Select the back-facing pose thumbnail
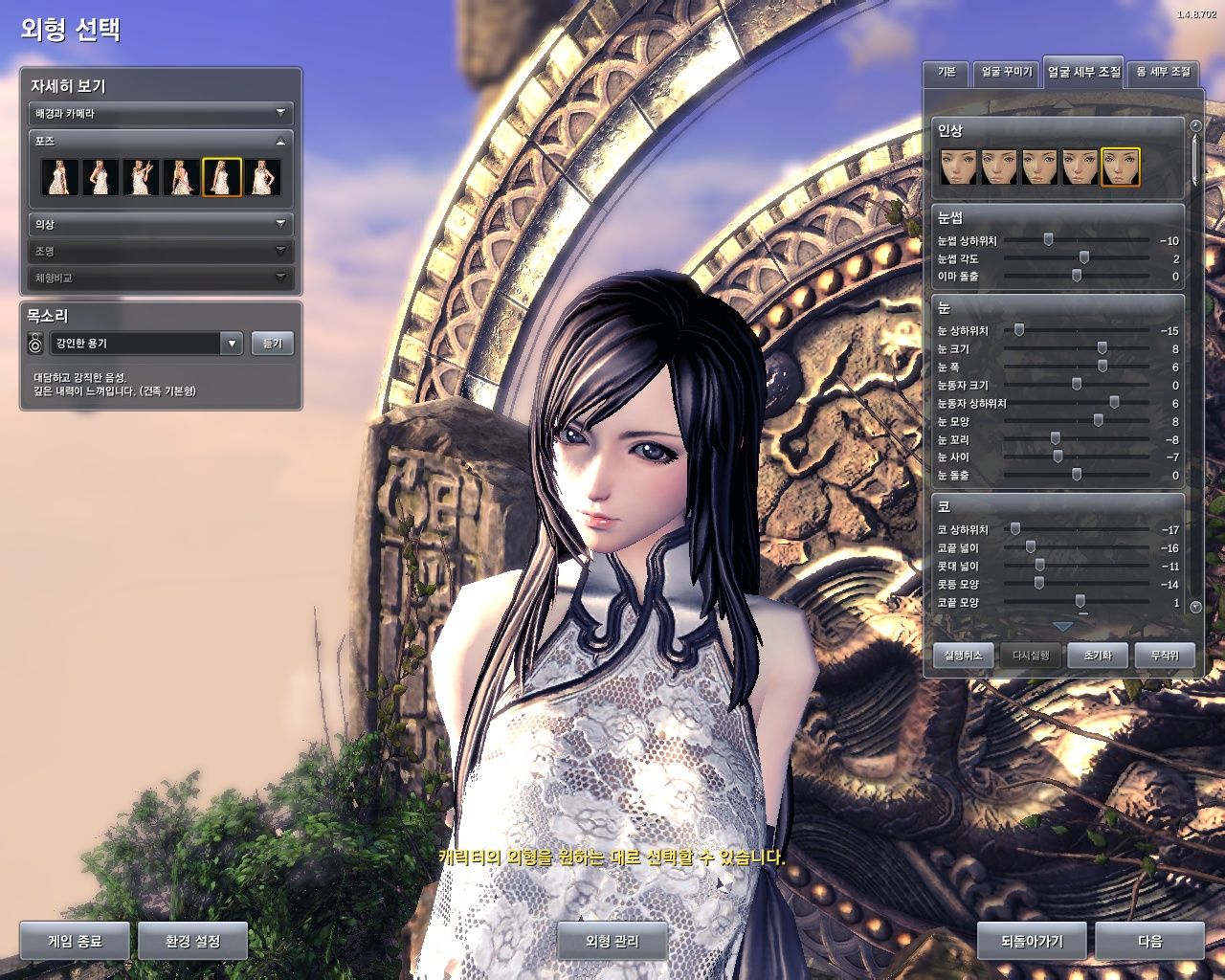Image resolution: width=1225 pixels, height=980 pixels. point(182,177)
